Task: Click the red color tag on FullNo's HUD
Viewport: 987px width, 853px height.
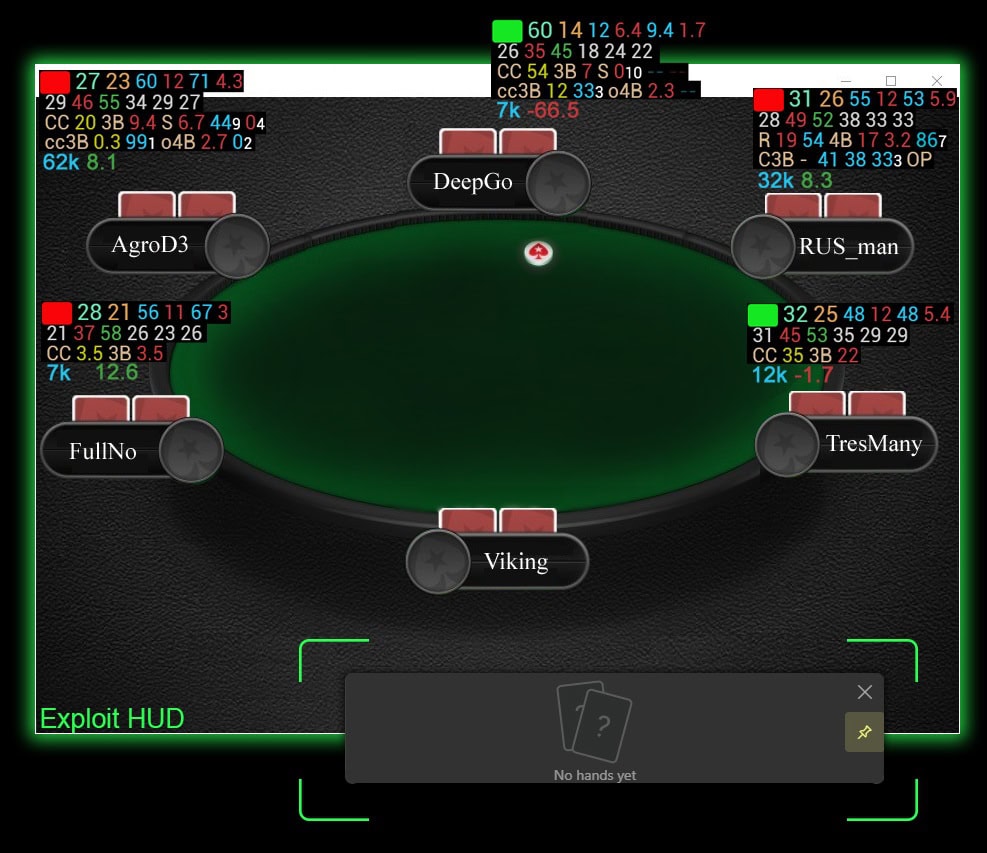Action: 57,313
